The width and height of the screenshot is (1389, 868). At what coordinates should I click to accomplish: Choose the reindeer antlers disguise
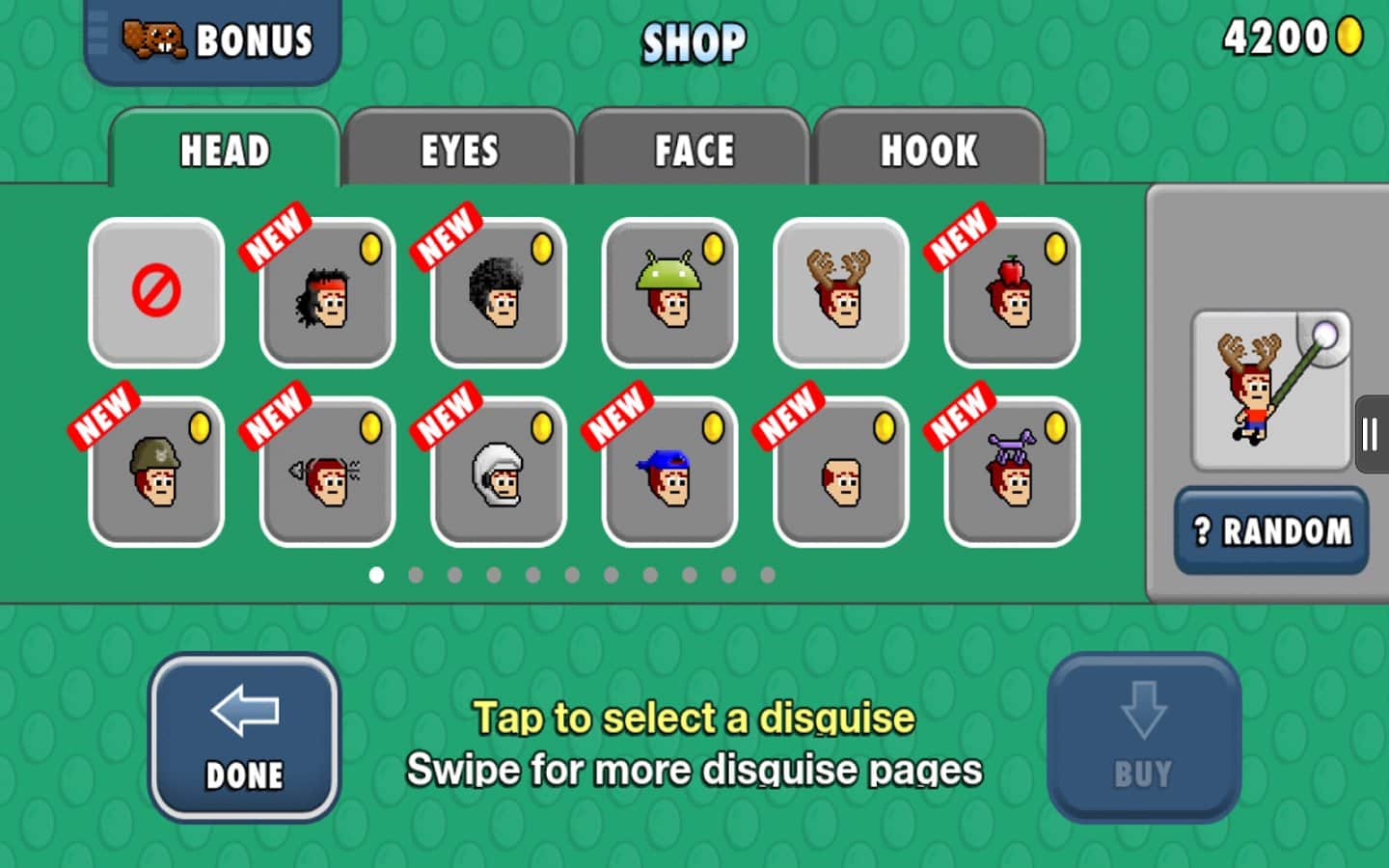(x=841, y=292)
